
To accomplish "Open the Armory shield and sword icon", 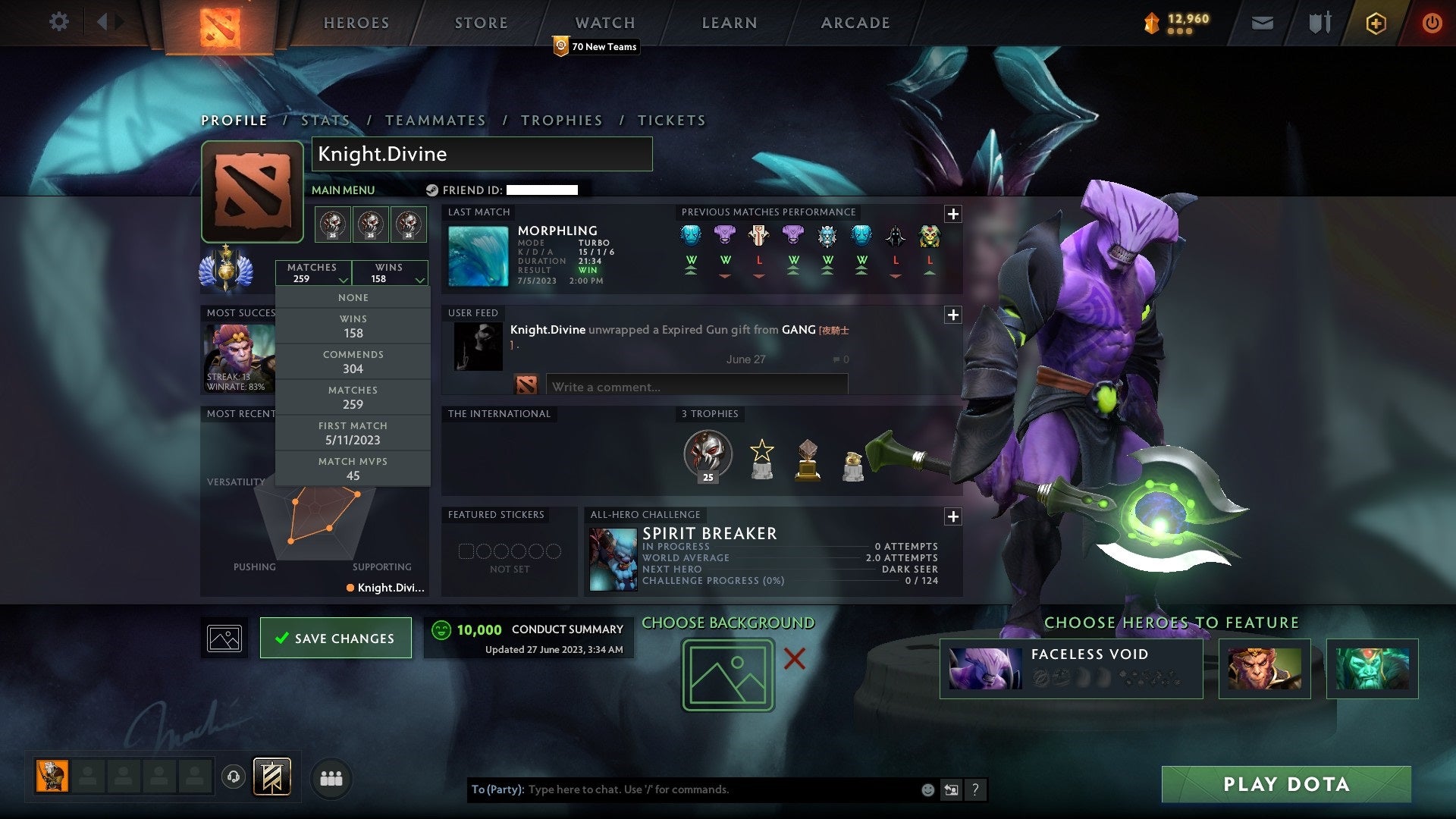I will pos(1319,23).
